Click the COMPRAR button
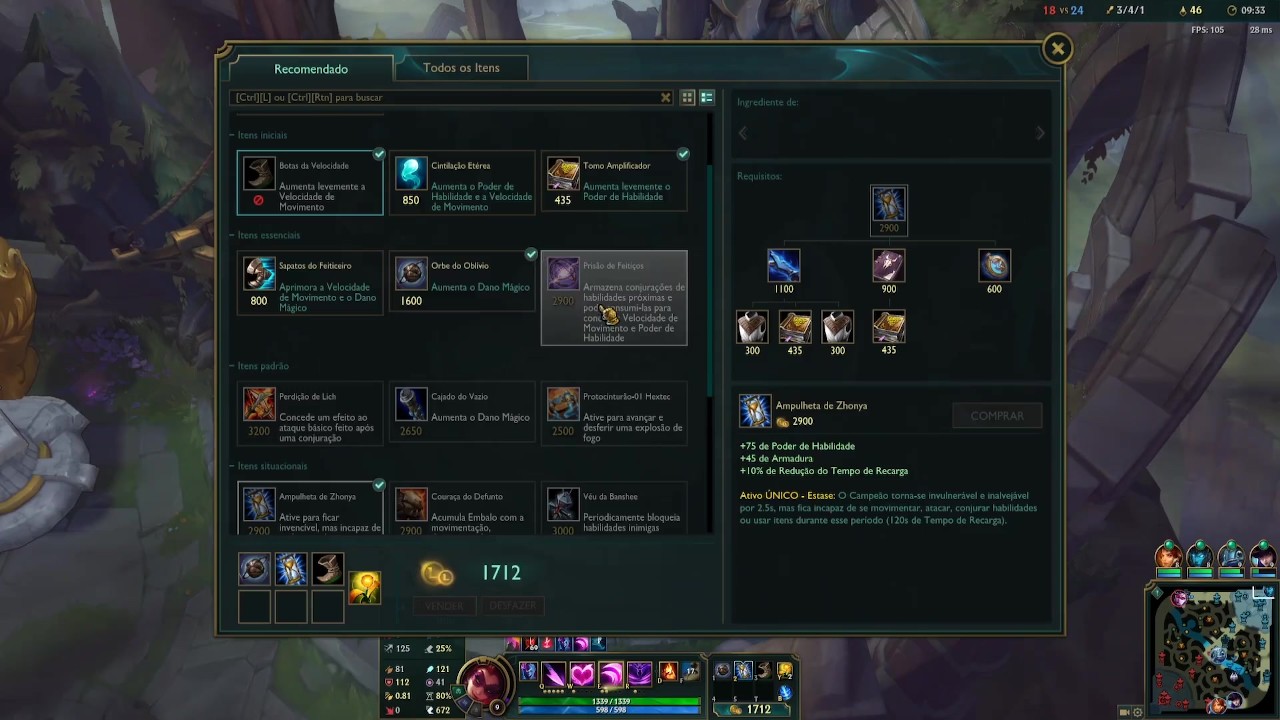The height and width of the screenshot is (720, 1280). coord(997,416)
